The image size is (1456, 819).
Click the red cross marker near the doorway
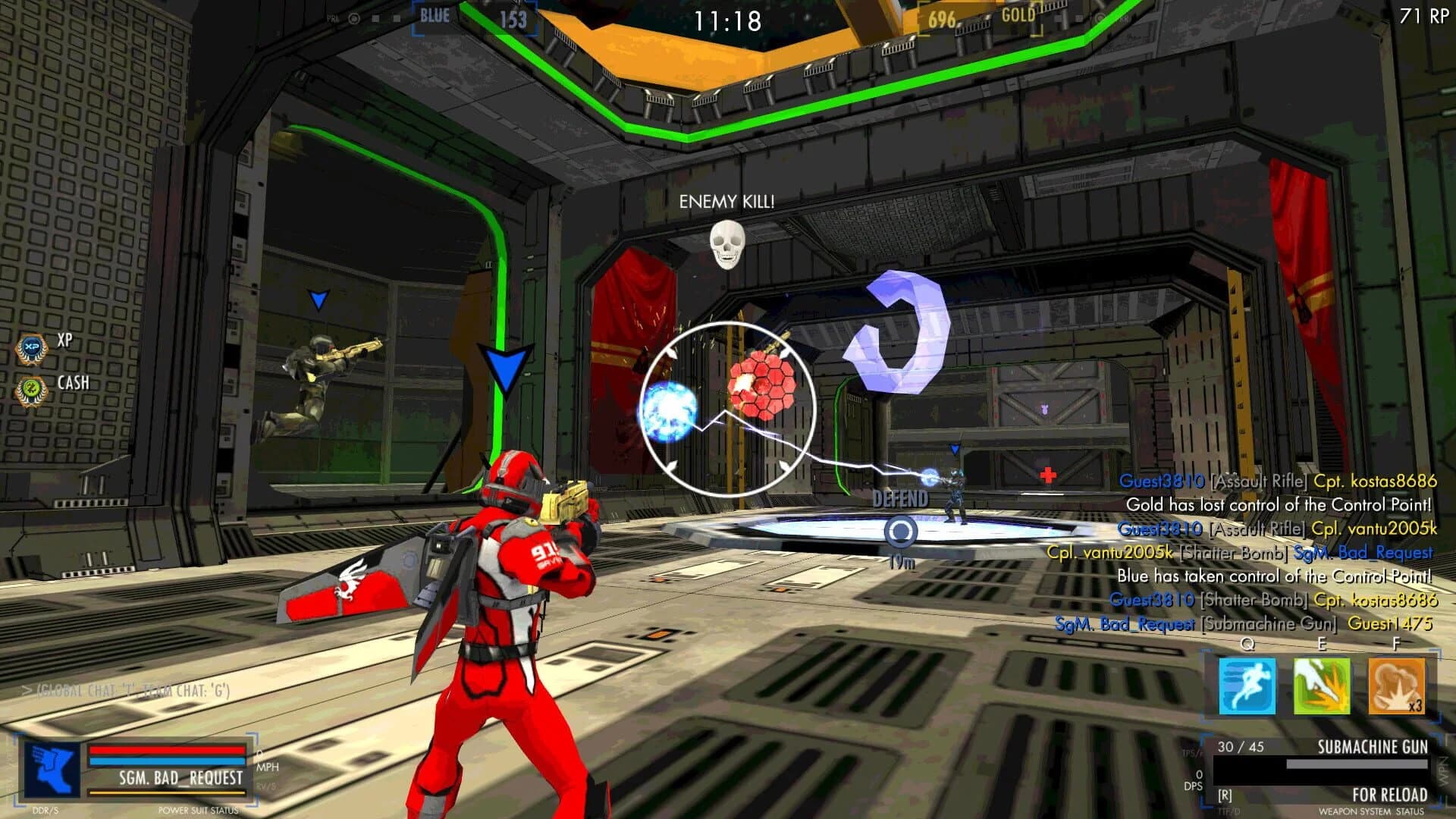coord(1049,476)
